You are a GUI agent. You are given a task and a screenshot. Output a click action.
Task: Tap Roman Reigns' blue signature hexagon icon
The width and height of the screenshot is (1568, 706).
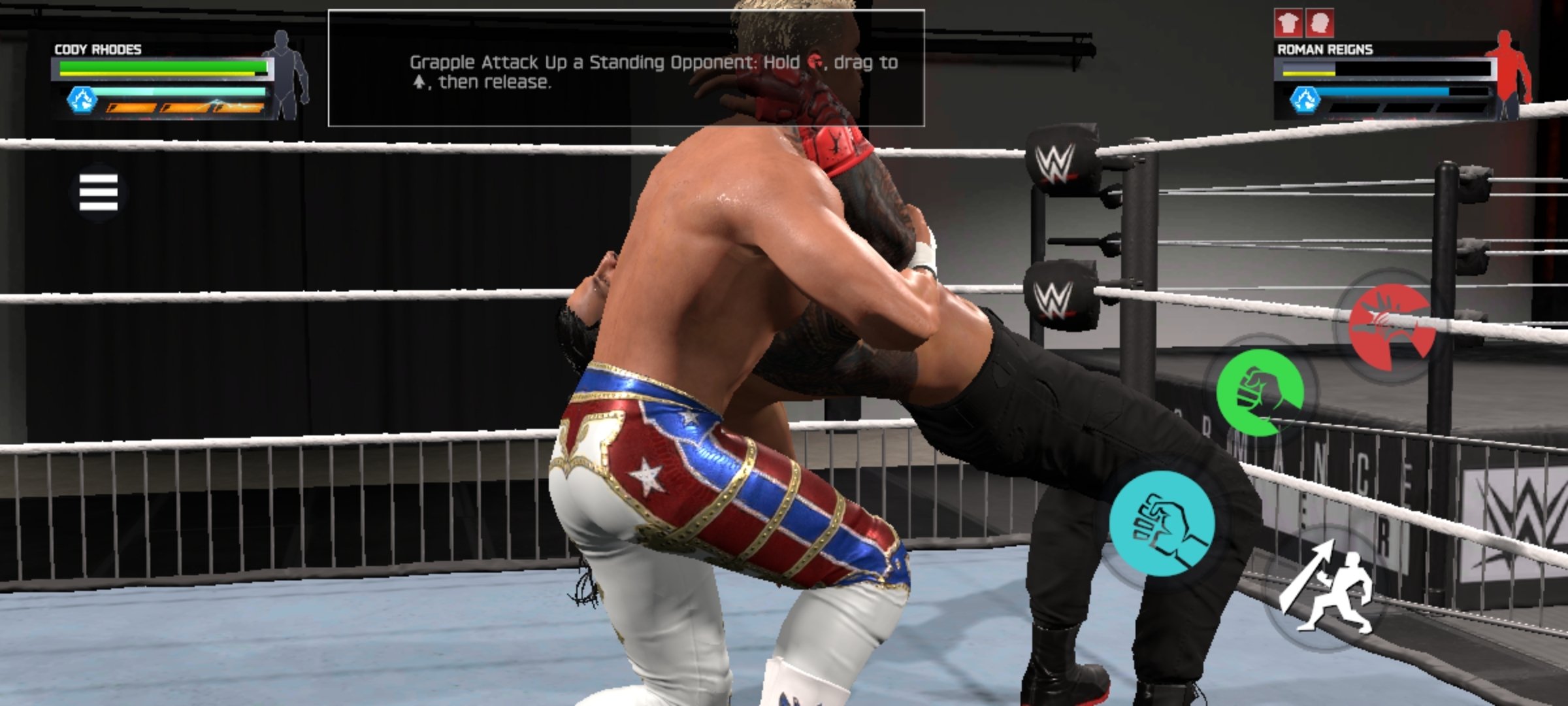click(x=1304, y=100)
